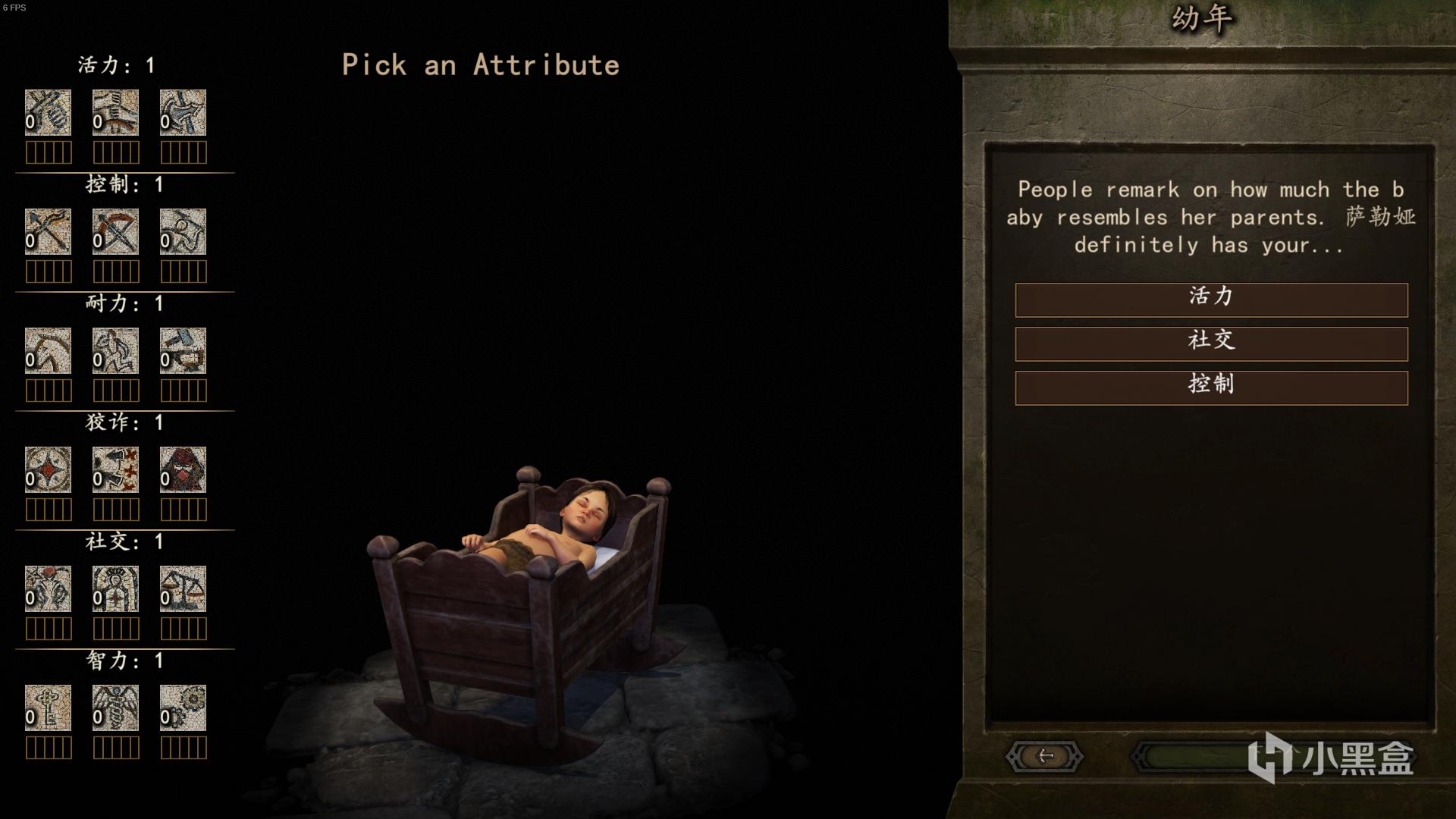Select the Crossbow skill icon
1456x819 pixels.
coord(115,231)
